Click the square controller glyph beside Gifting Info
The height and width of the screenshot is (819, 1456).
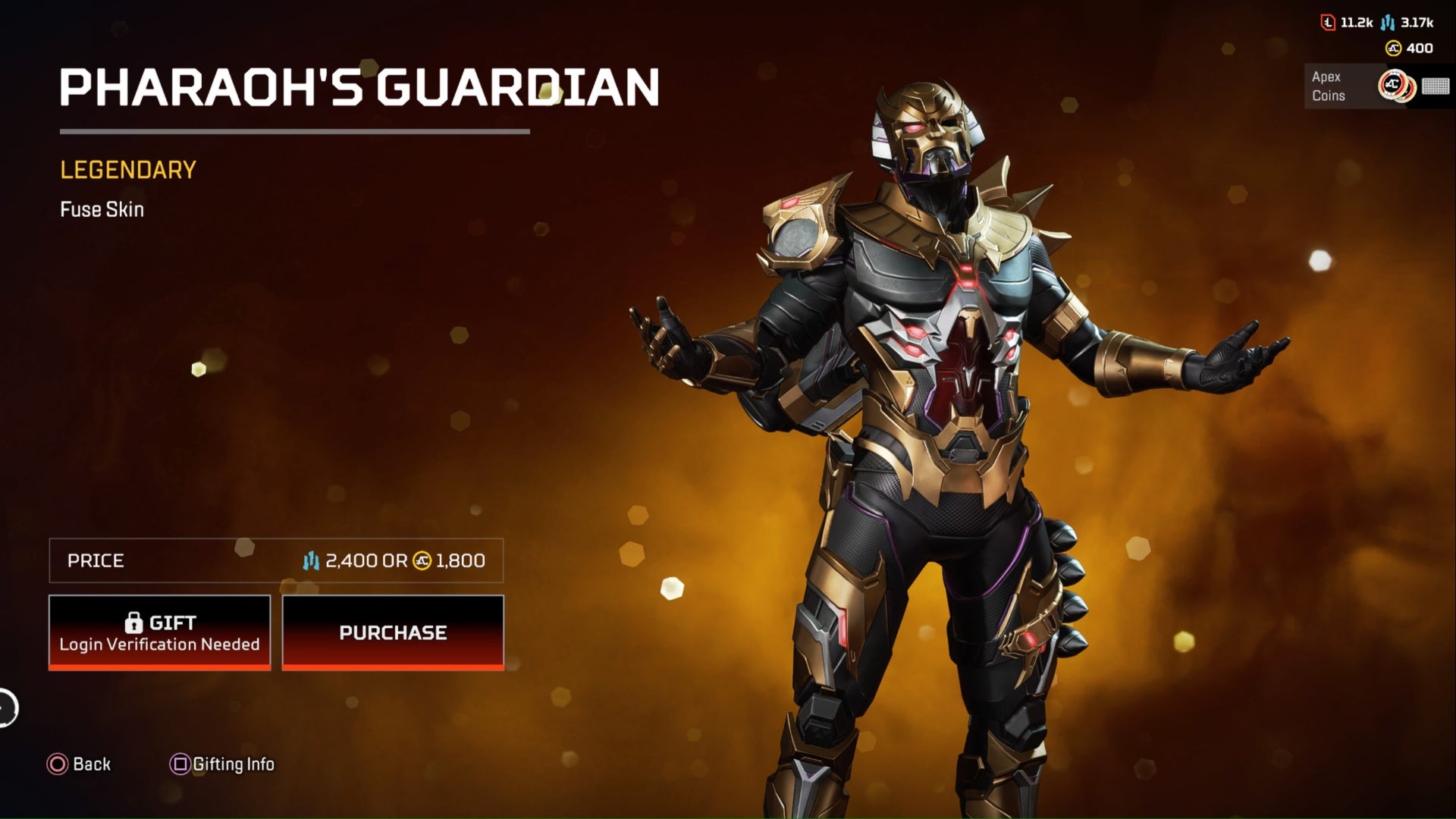point(179,764)
